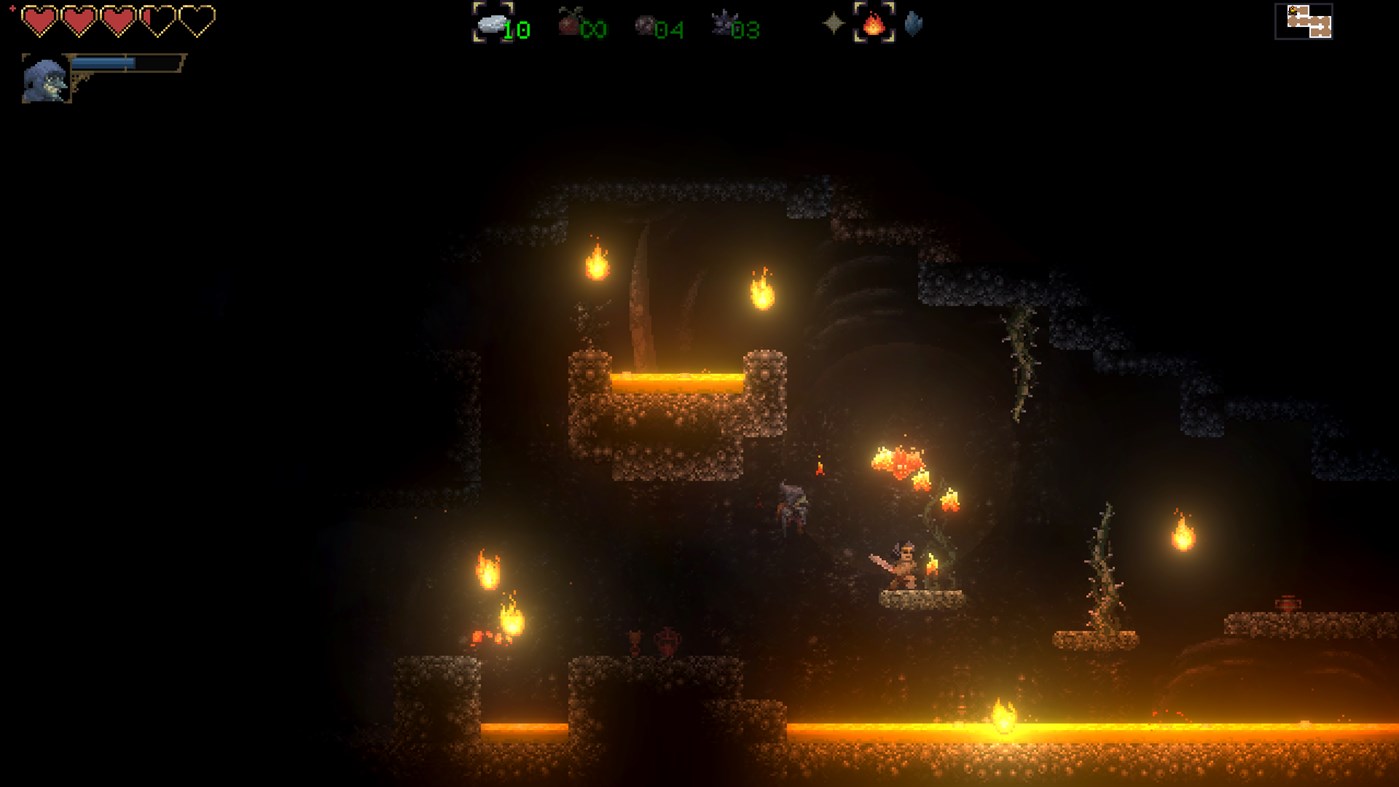This screenshot has height=787, width=1399.
Task: Click the red urn on the right ledge
Action: pyautogui.click(x=1288, y=601)
